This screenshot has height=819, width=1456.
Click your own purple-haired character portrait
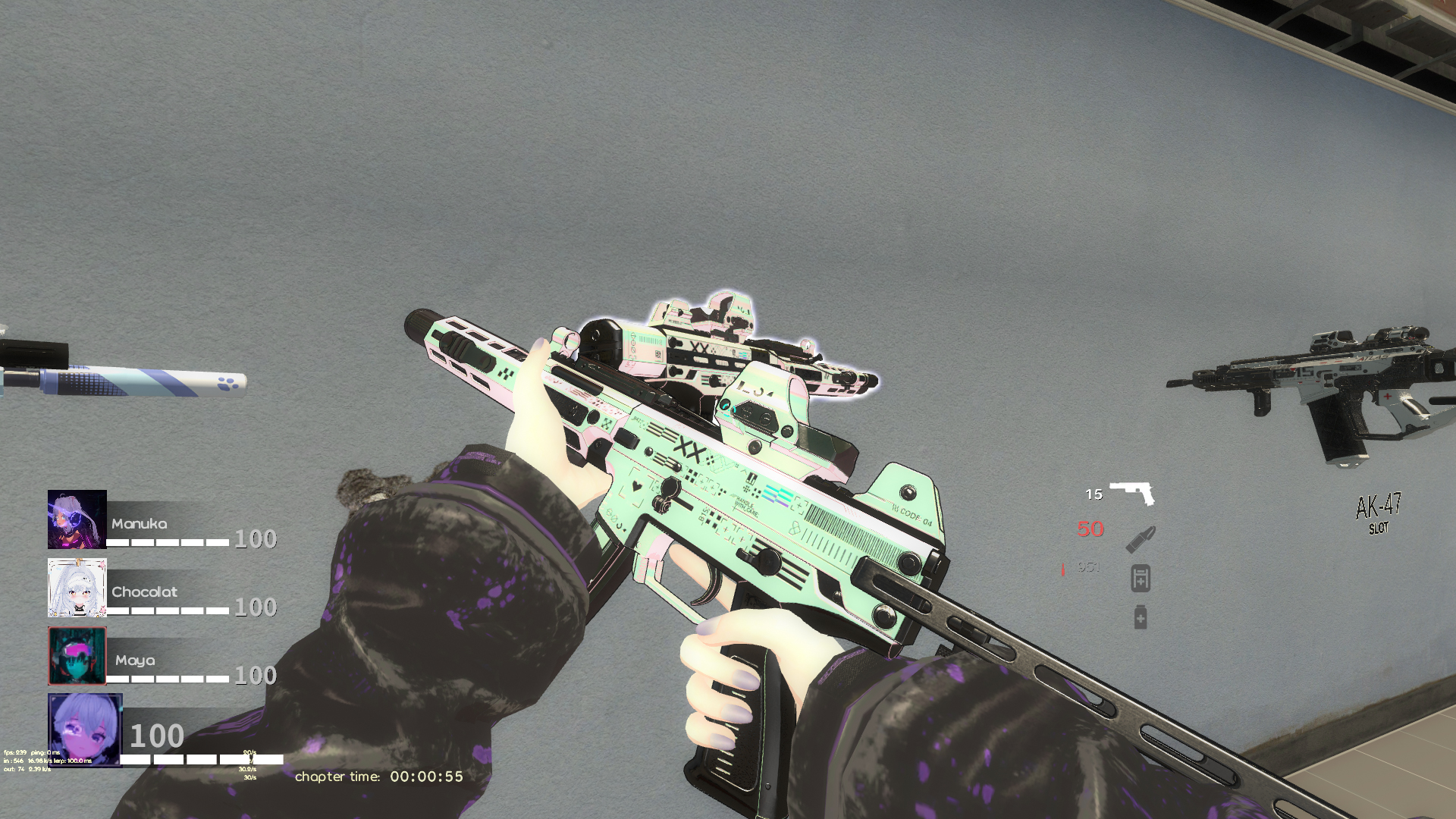85,730
